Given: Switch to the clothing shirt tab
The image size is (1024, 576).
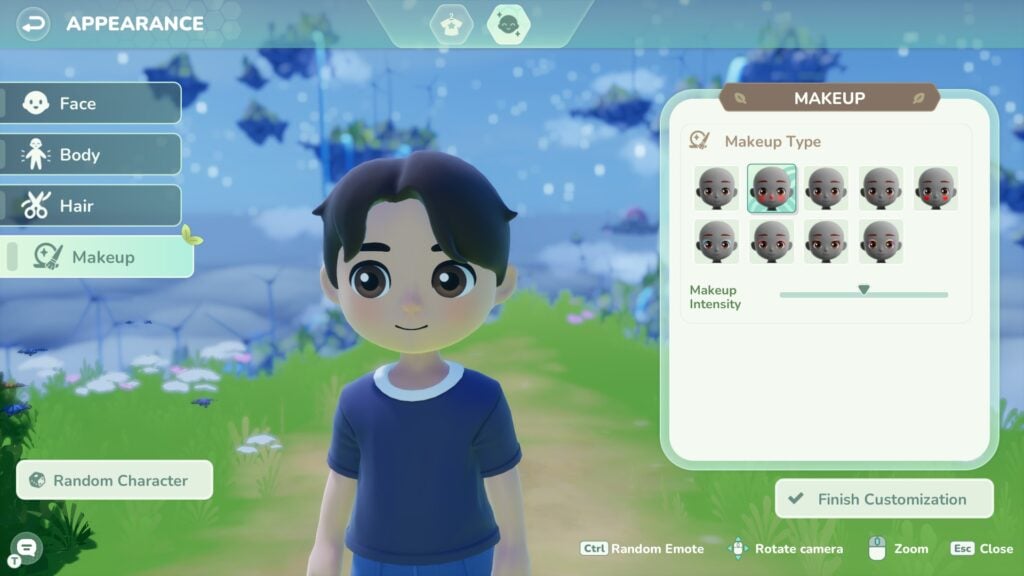Looking at the screenshot, I should 451,24.
